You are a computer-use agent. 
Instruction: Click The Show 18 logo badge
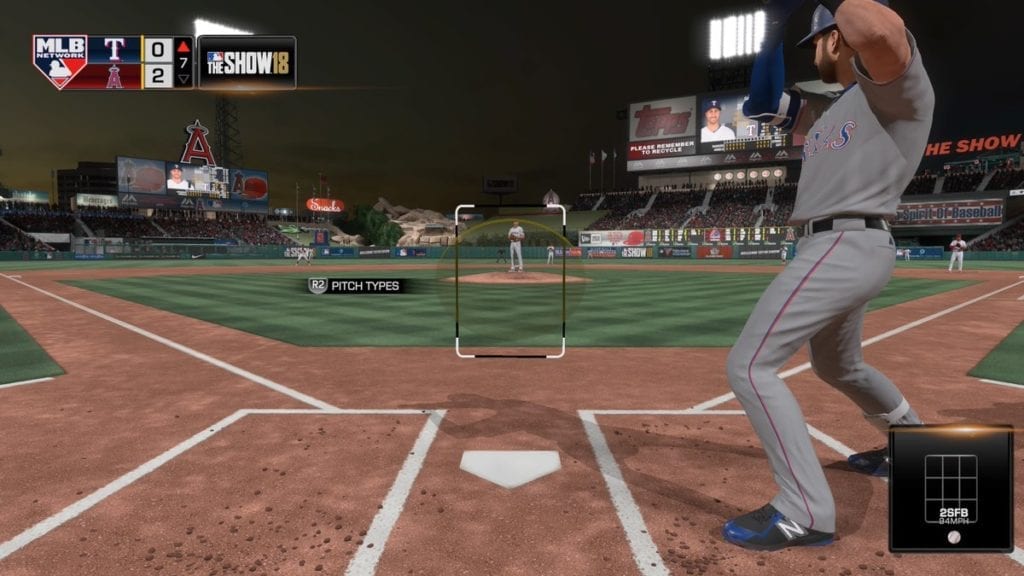(246, 62)
